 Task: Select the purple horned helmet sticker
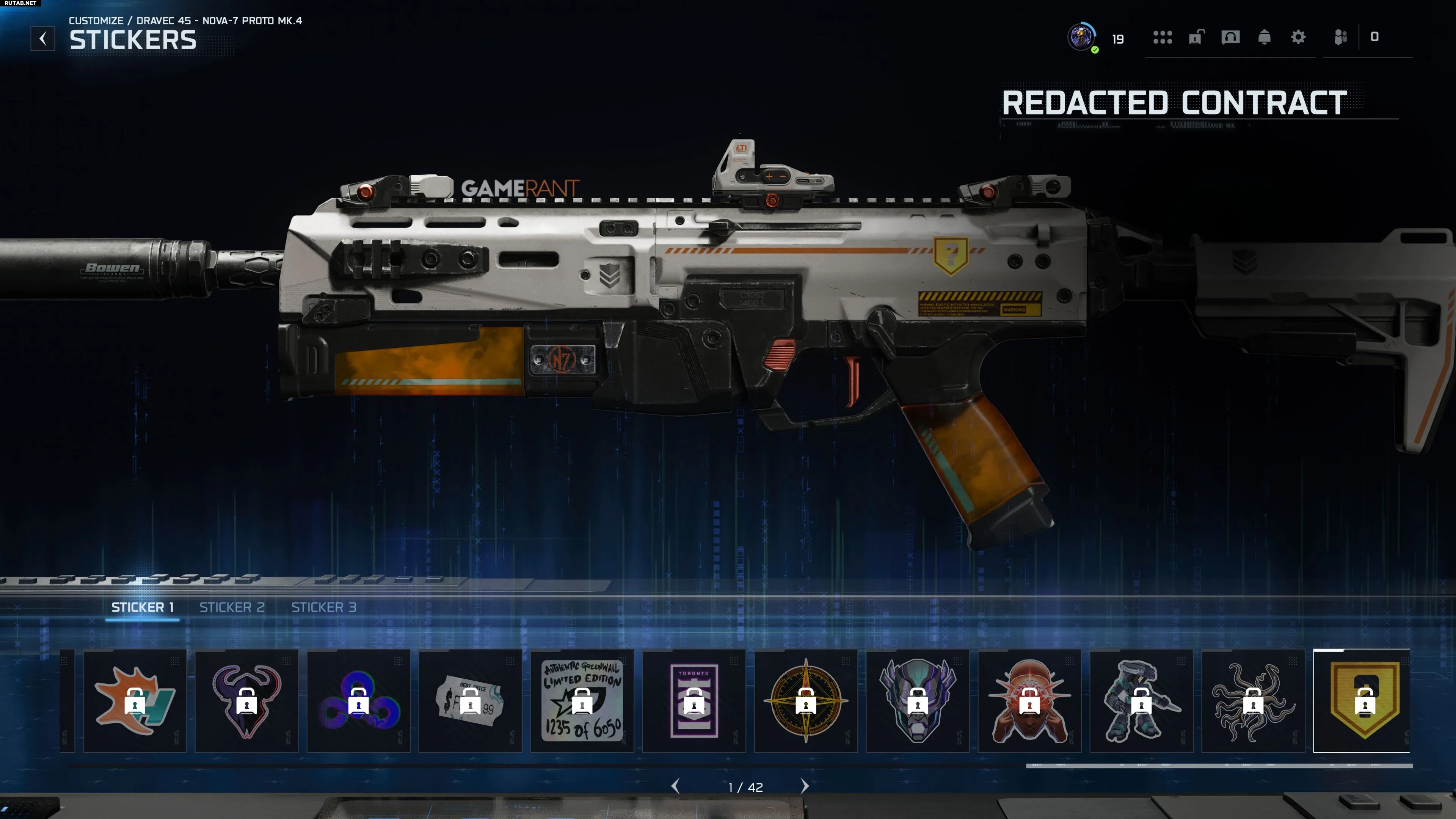click(x=246, y=701)
